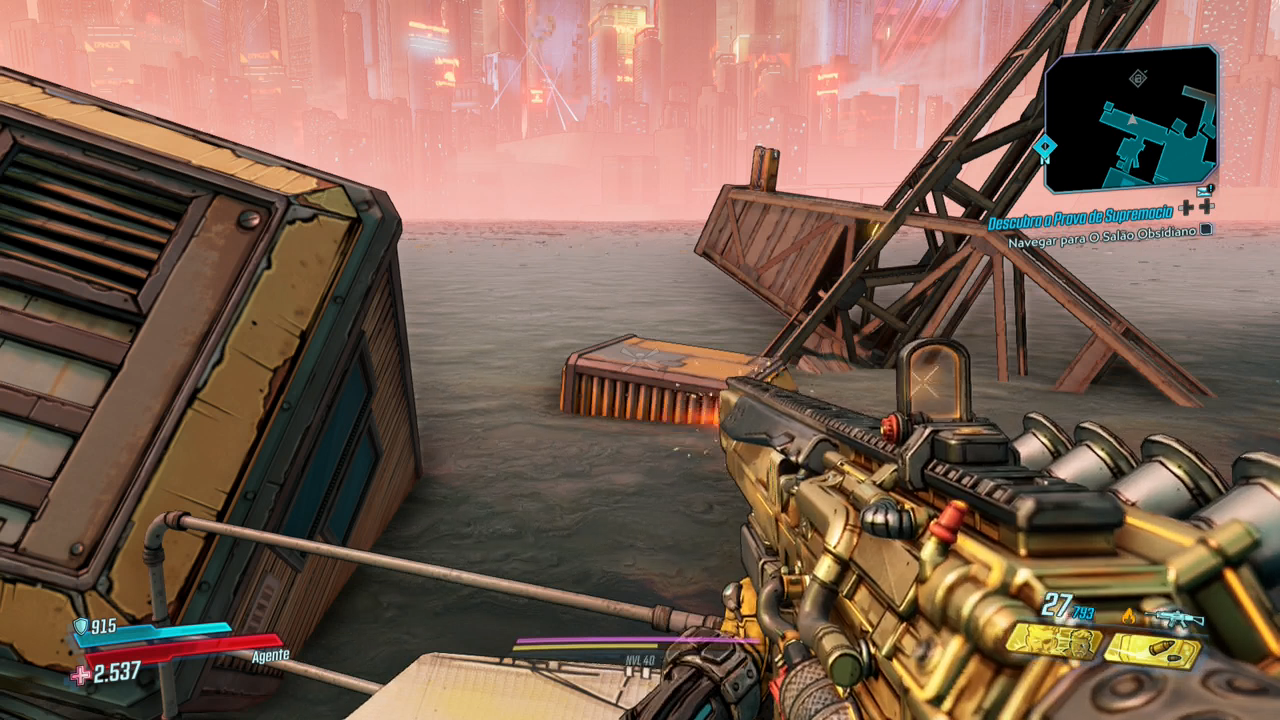
Task: Click the health cross icon beside 2.537
Action: pyautogui.click(x=80, y=675)
